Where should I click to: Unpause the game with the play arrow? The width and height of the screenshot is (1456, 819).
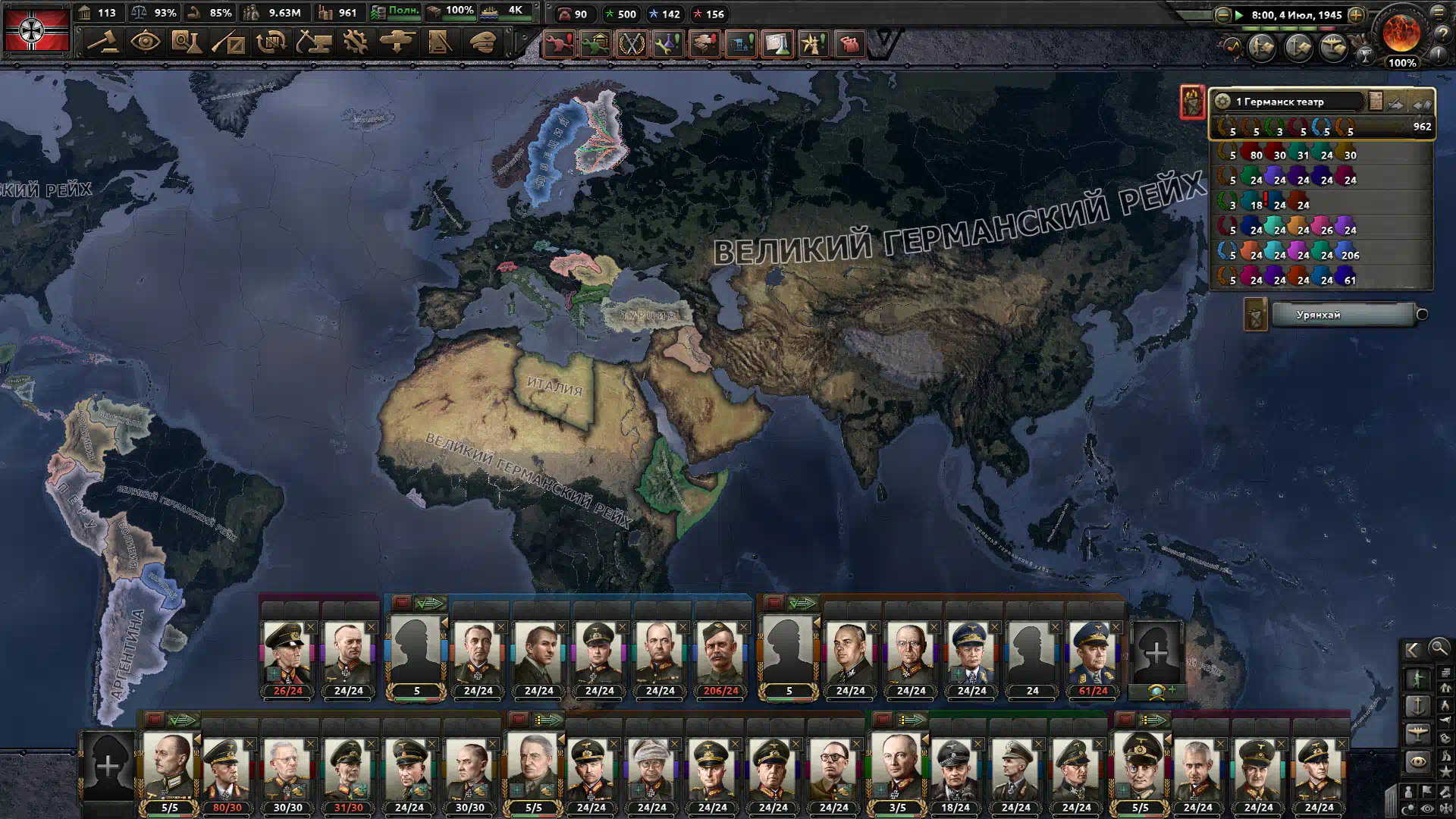pos(1239,14)
